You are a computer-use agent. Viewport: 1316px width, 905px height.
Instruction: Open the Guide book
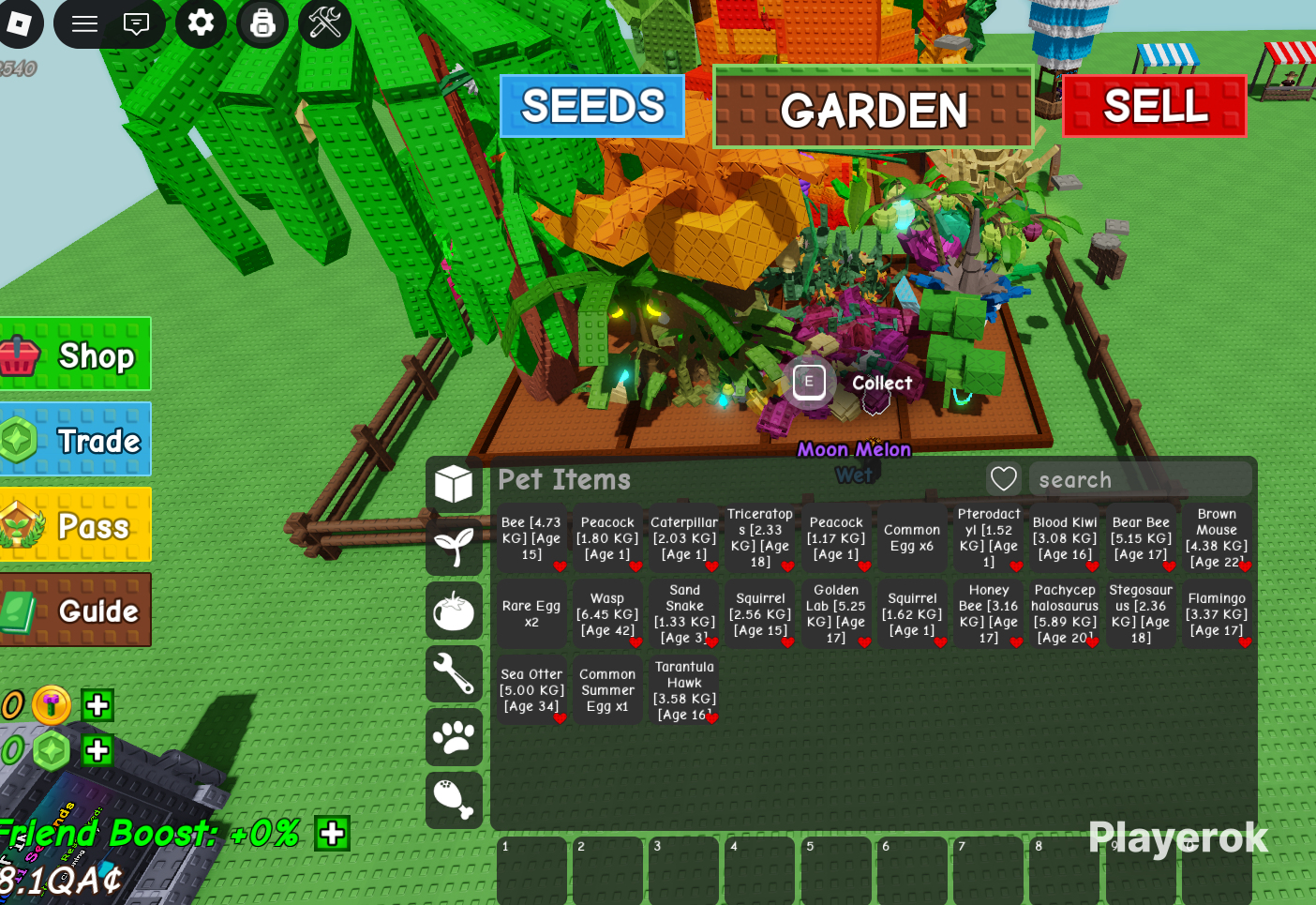coord(75,611)
